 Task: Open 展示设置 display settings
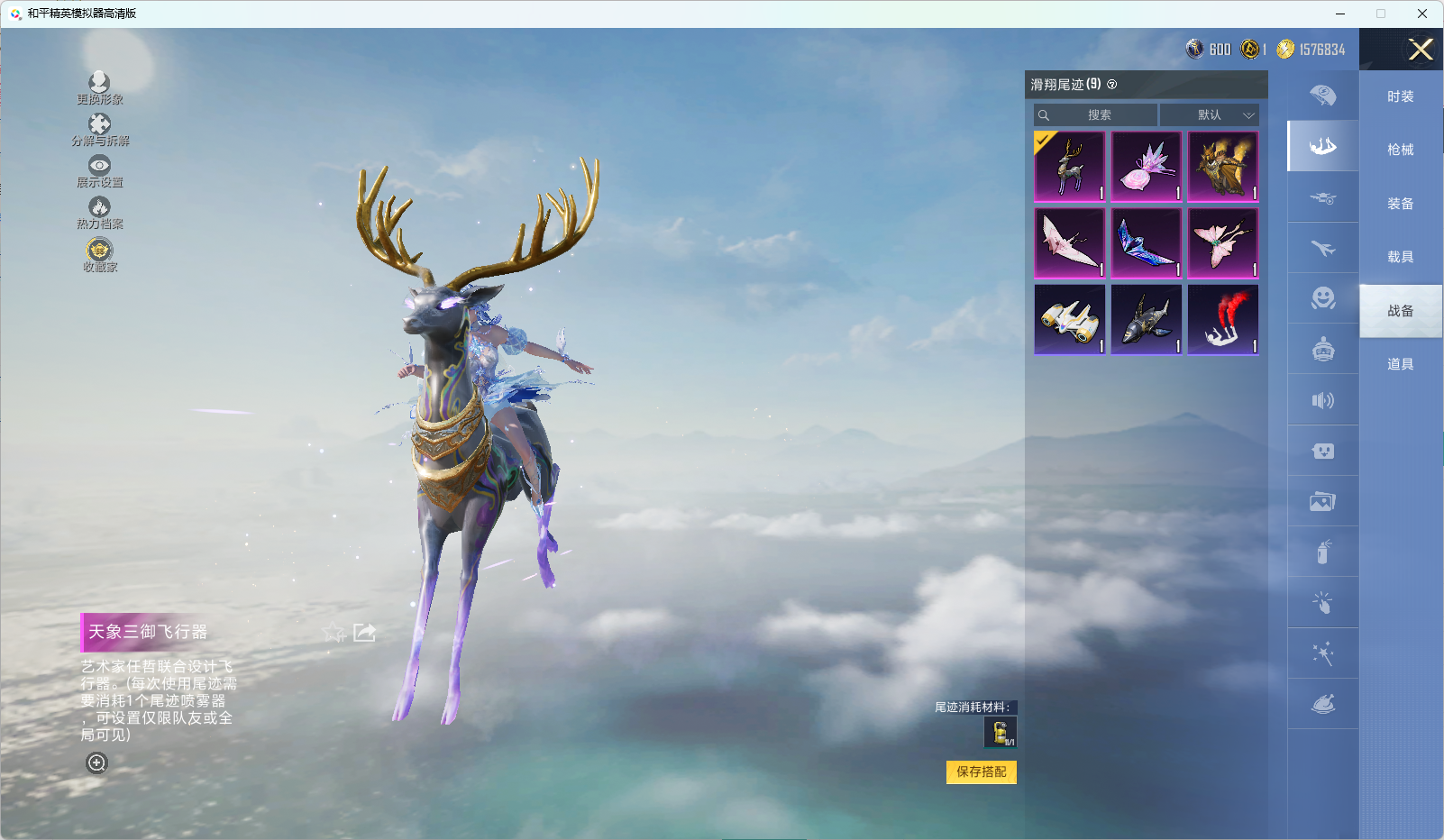[99, 171]
